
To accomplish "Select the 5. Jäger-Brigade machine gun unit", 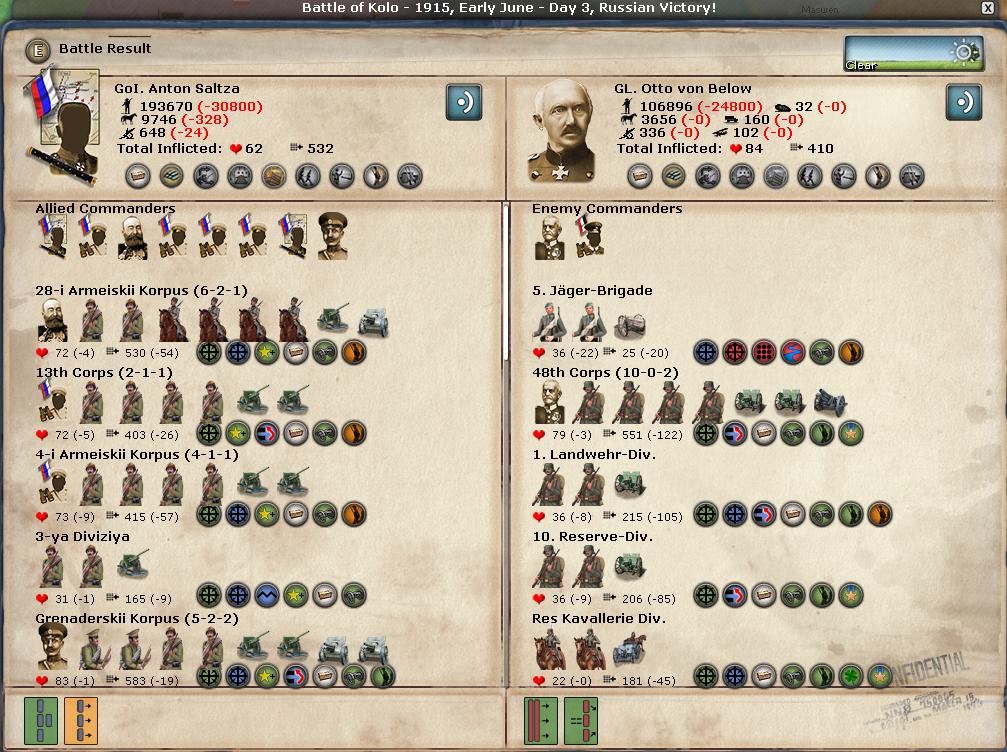I will (x=630, y=322).
